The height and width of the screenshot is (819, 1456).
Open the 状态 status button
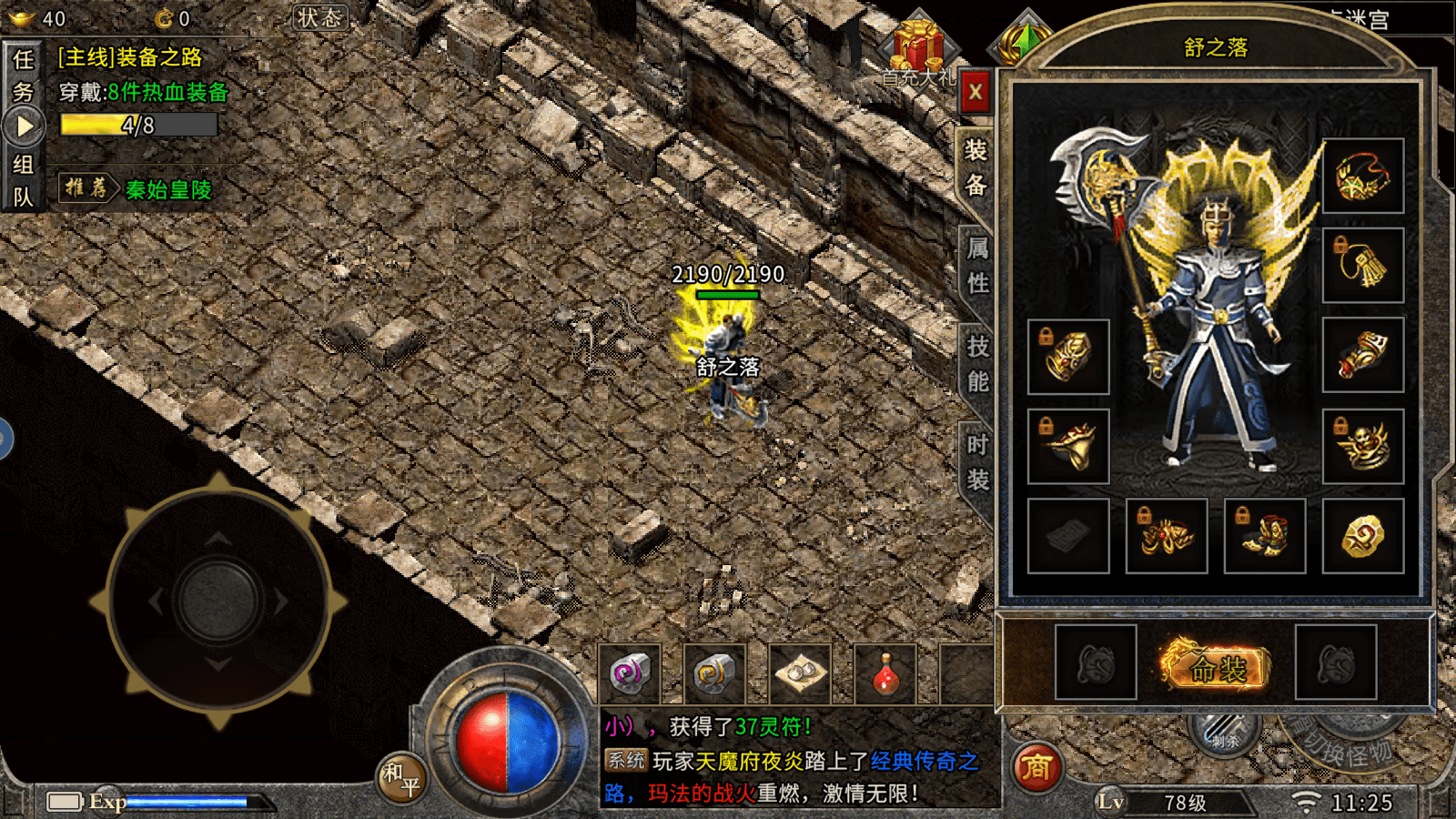(x=320, y=17)
